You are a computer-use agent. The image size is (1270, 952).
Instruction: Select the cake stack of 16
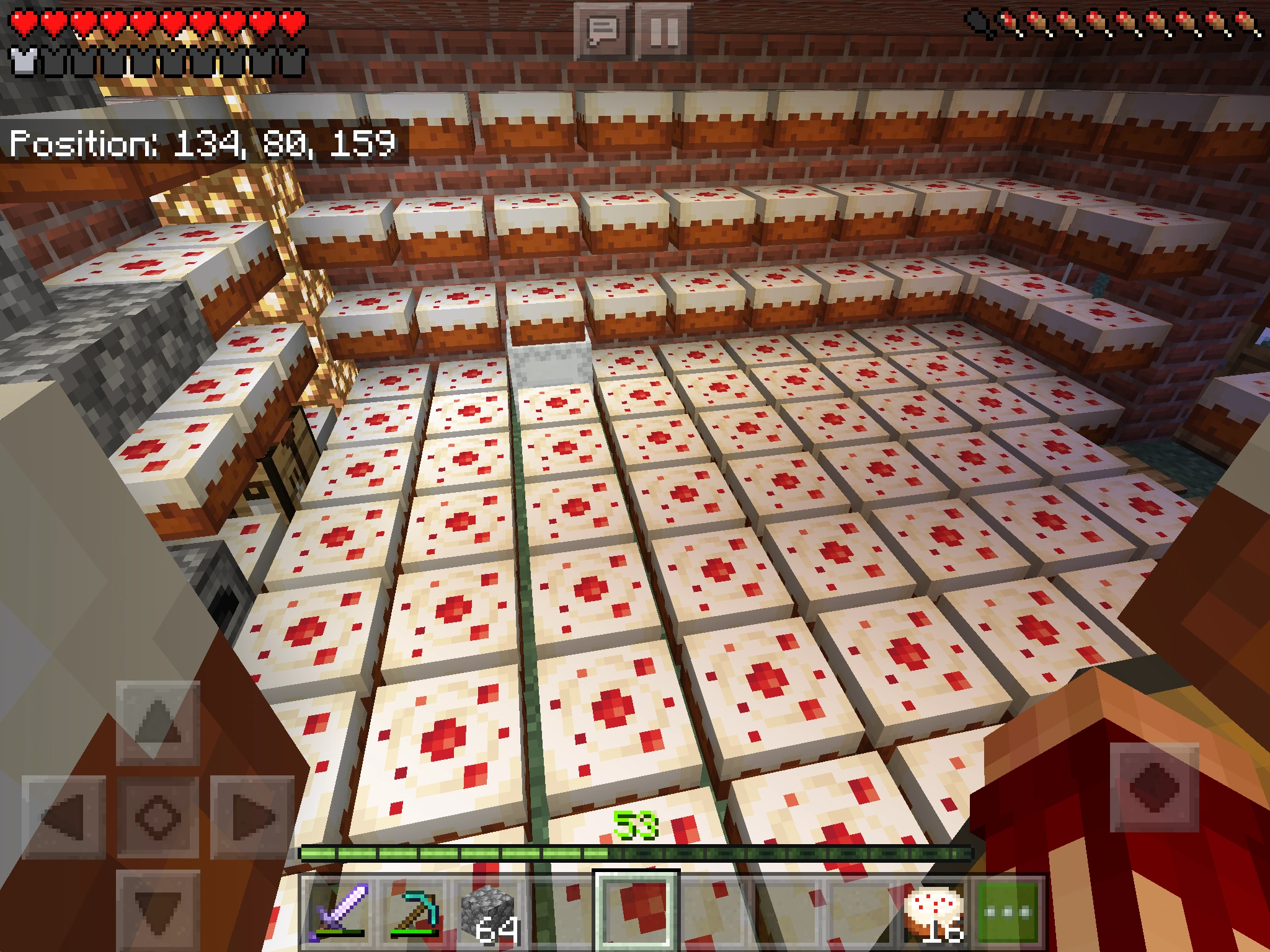[934, 911]
